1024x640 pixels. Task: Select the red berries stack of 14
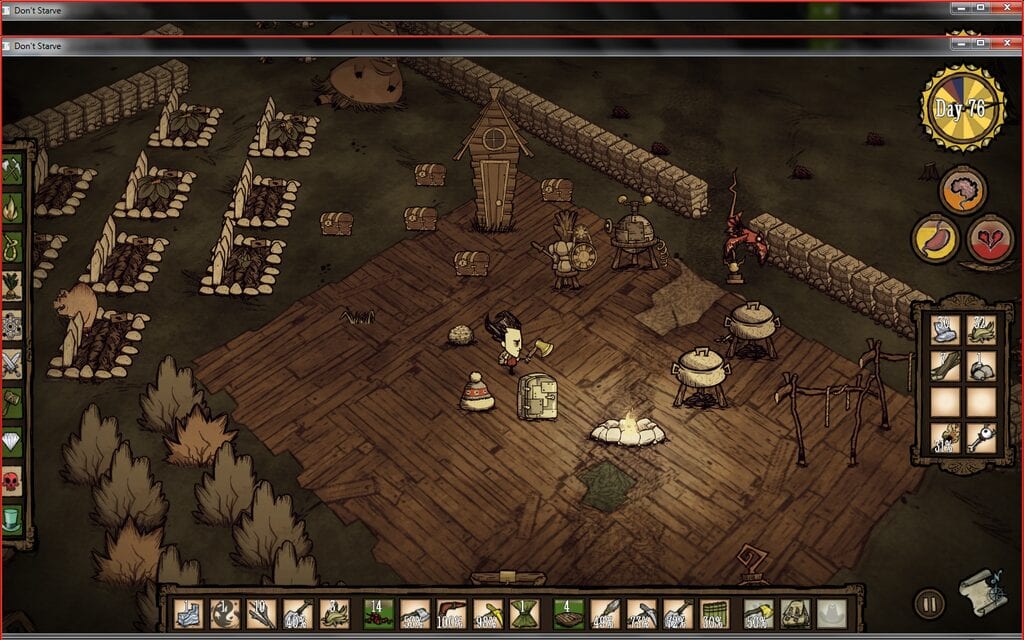[x=379, y=613]
